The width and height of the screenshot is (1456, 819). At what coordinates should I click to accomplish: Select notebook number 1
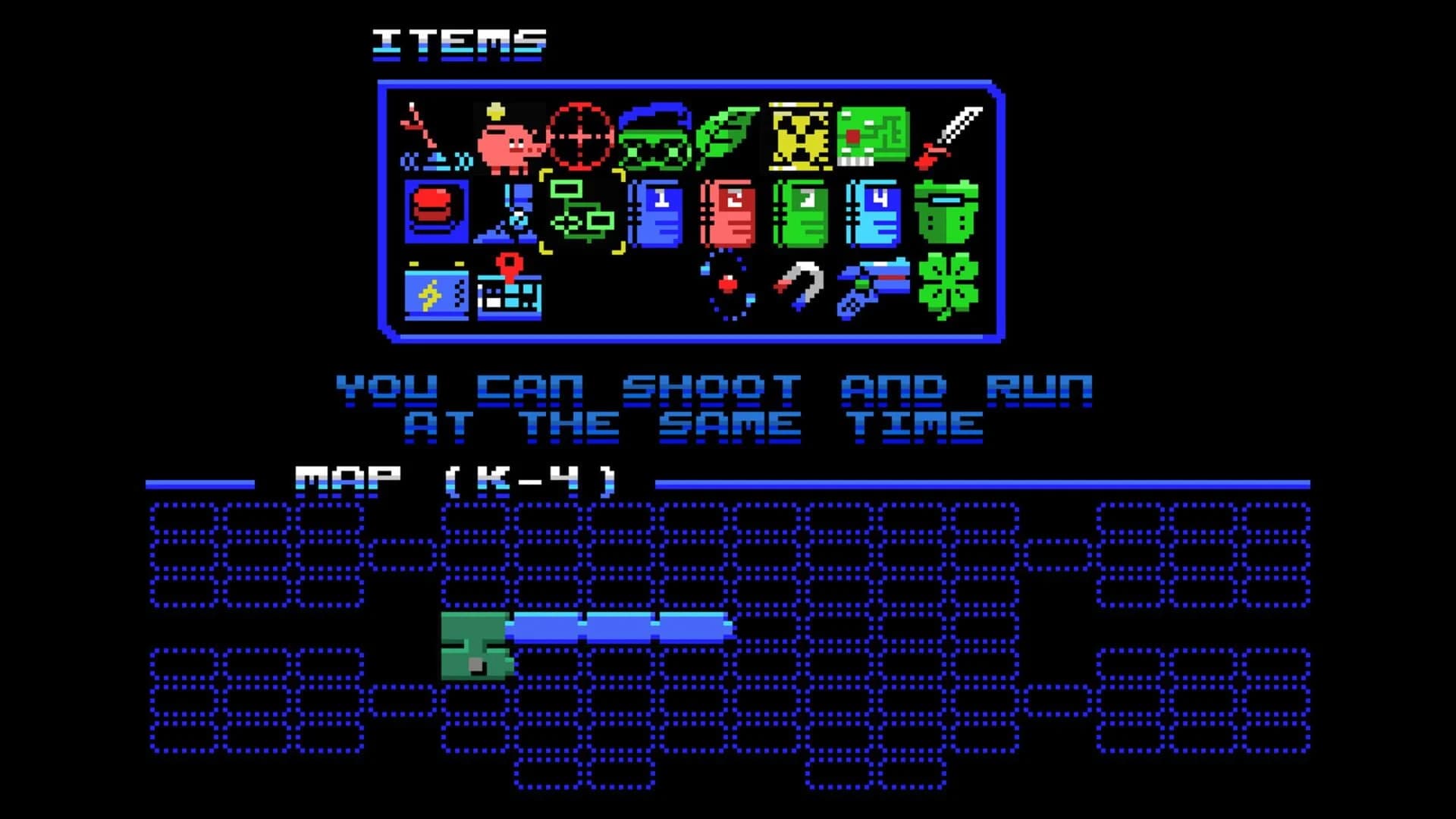pyautogui.click(x=657, y=215)
